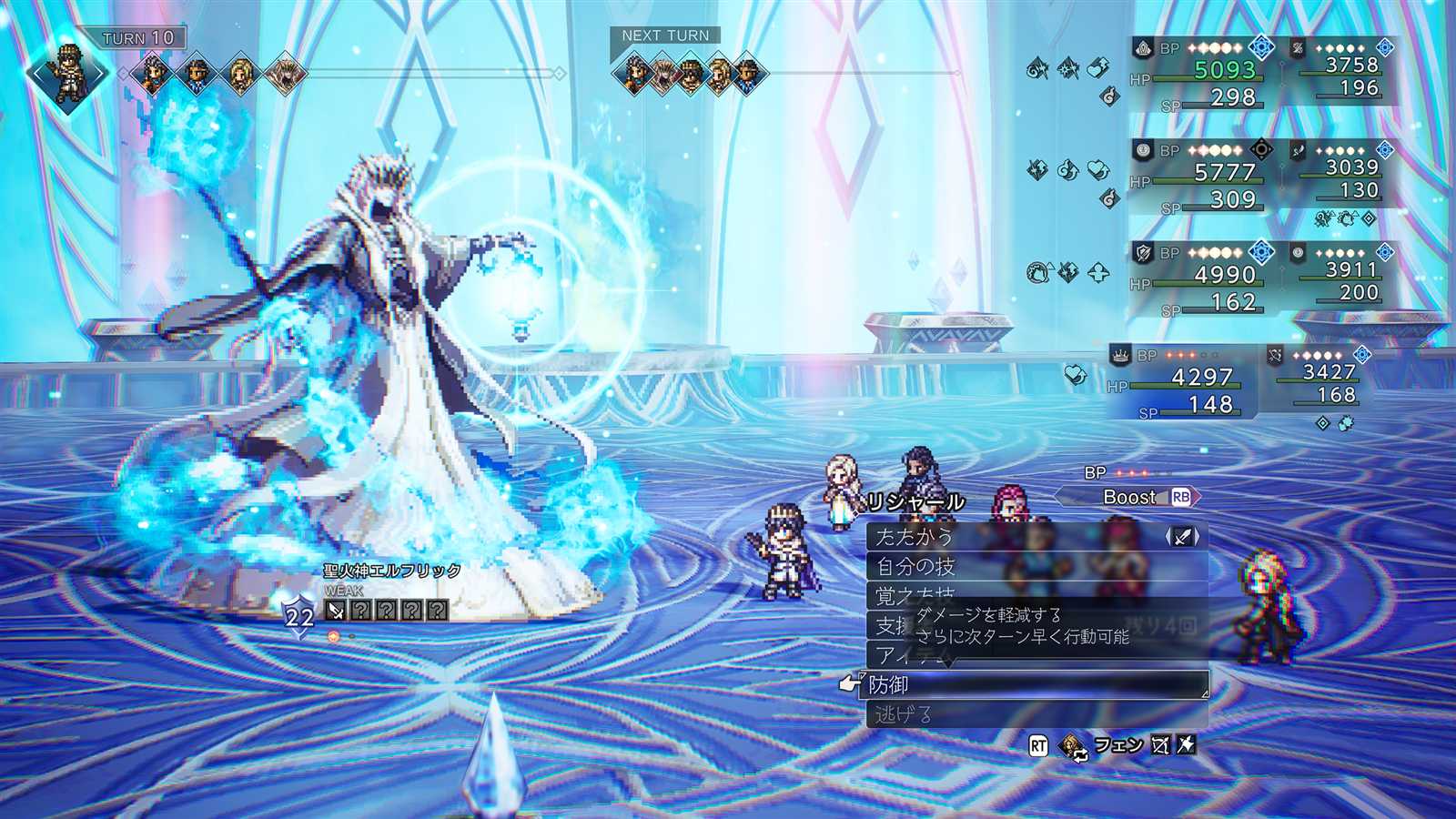This screenshot has height=819, width=1456.
Task: Click the first portrait in NEXT TURN order
Action: pos(632,72)
